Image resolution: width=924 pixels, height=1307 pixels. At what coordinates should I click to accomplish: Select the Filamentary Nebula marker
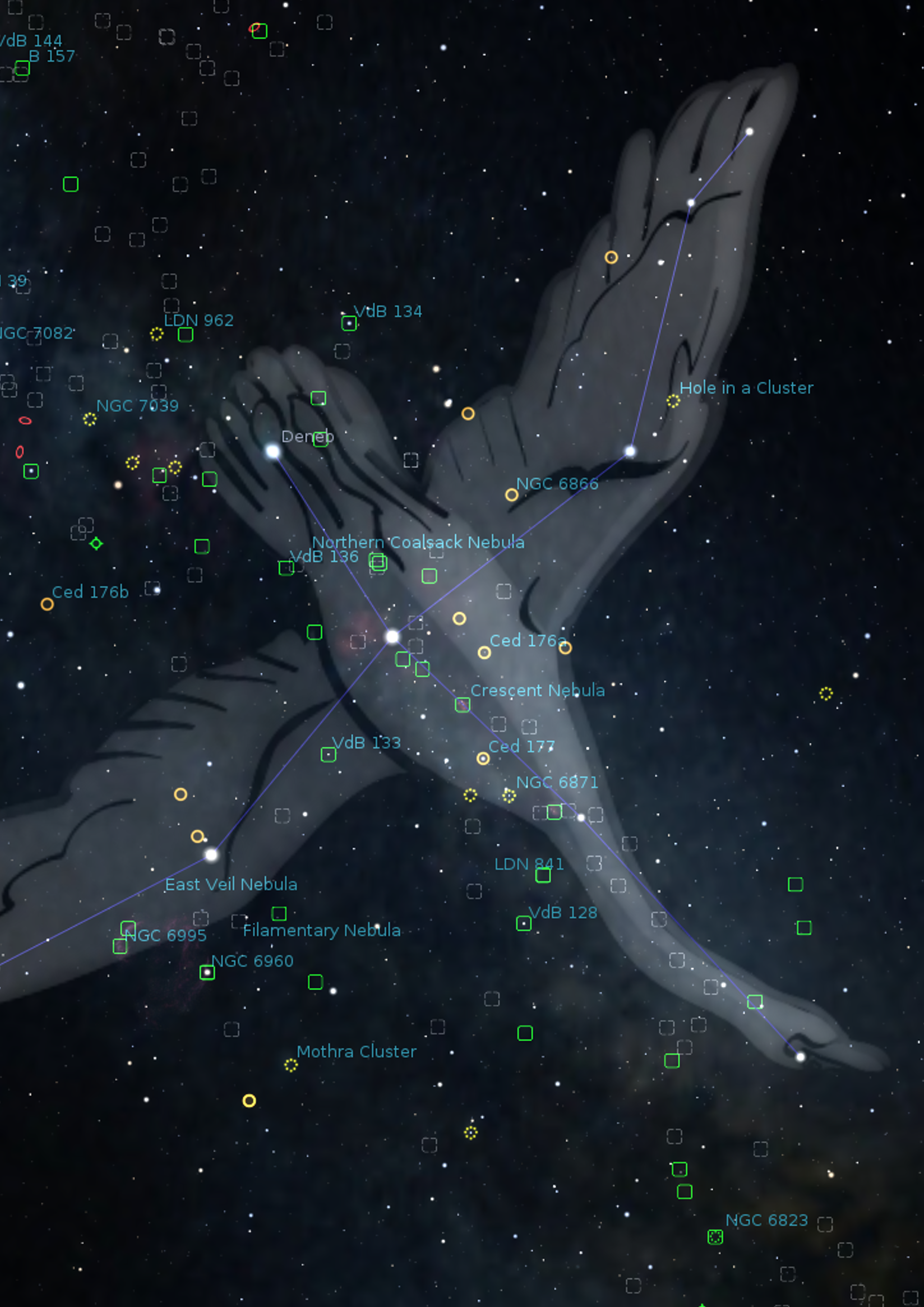pos(279,914)
